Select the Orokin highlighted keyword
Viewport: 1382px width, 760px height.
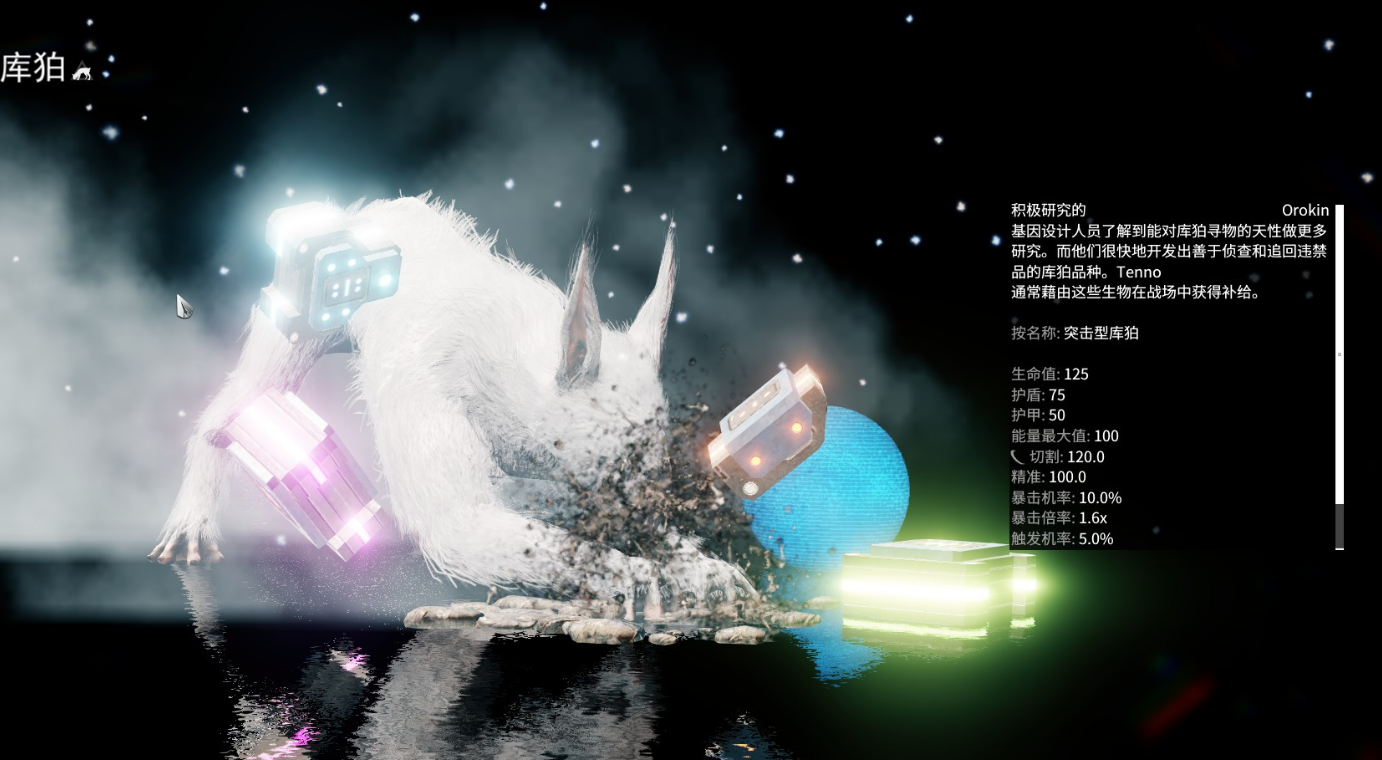(x=1306, y=211)
